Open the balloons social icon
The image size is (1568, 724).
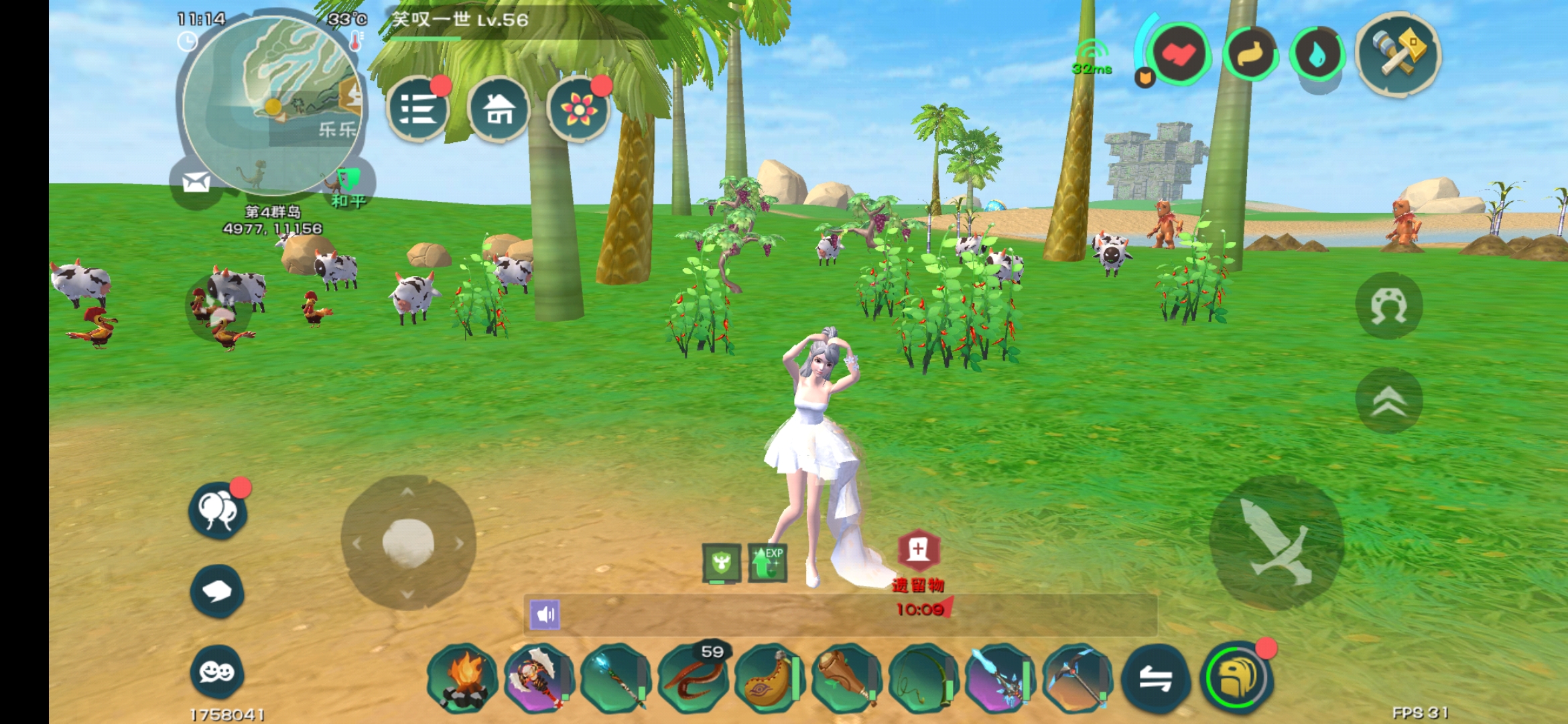pos(218,511)
